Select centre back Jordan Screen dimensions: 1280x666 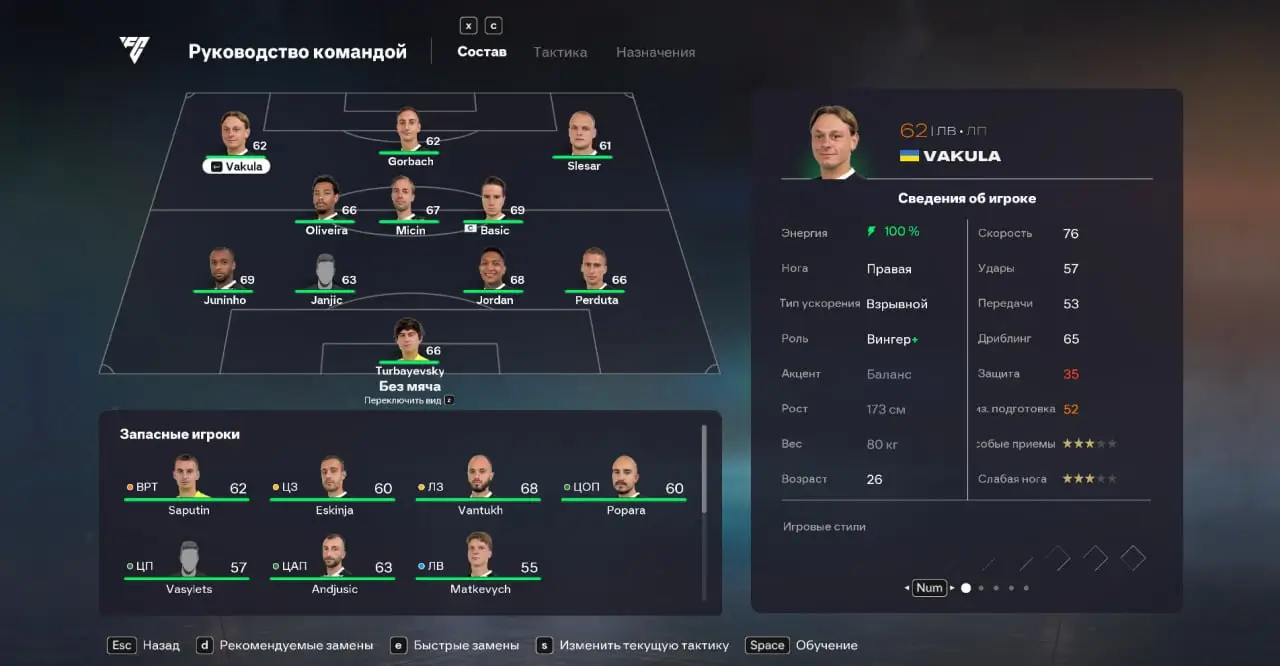pyautogui.click(x=494, y=274)
